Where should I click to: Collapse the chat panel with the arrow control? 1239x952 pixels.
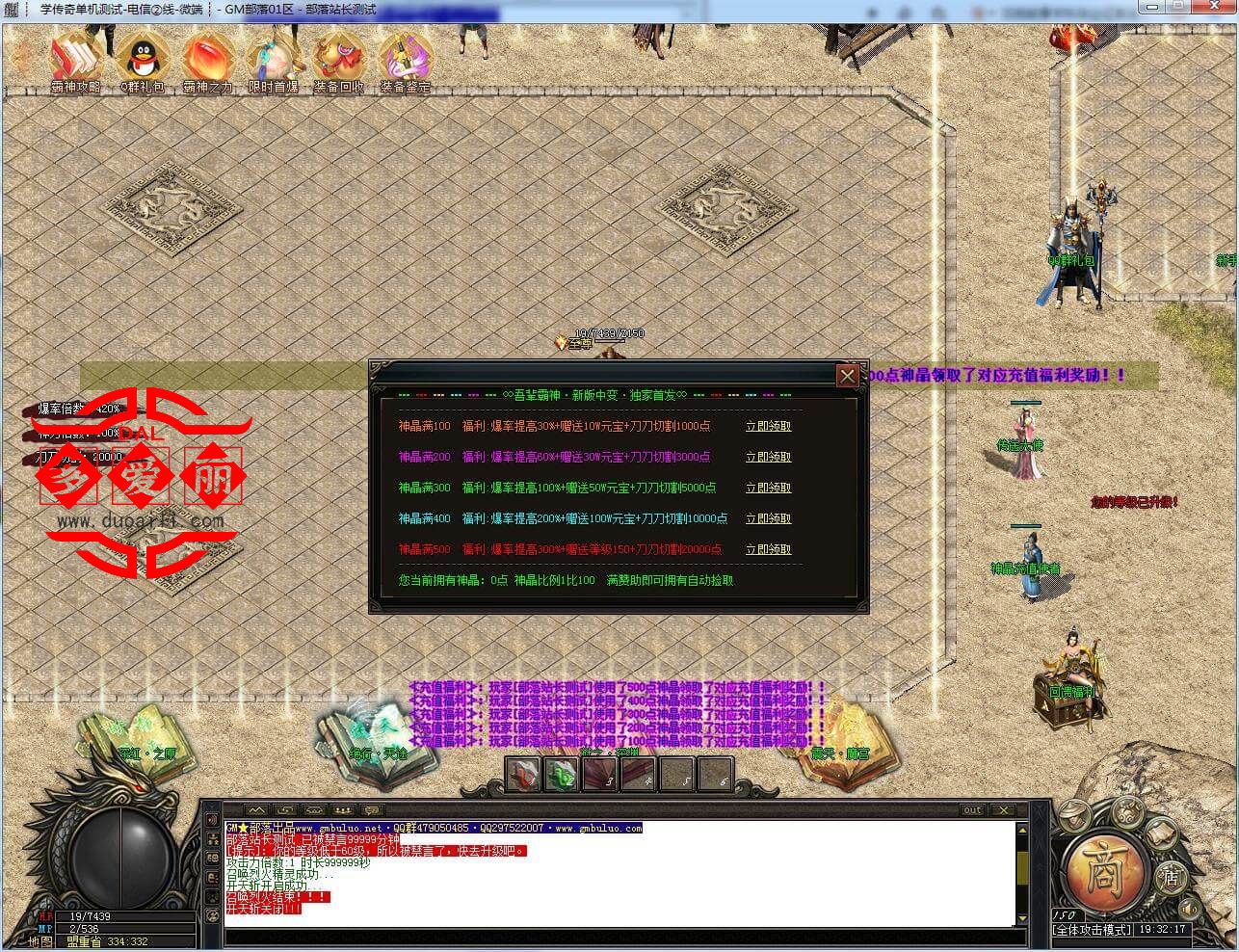(256, 809)
